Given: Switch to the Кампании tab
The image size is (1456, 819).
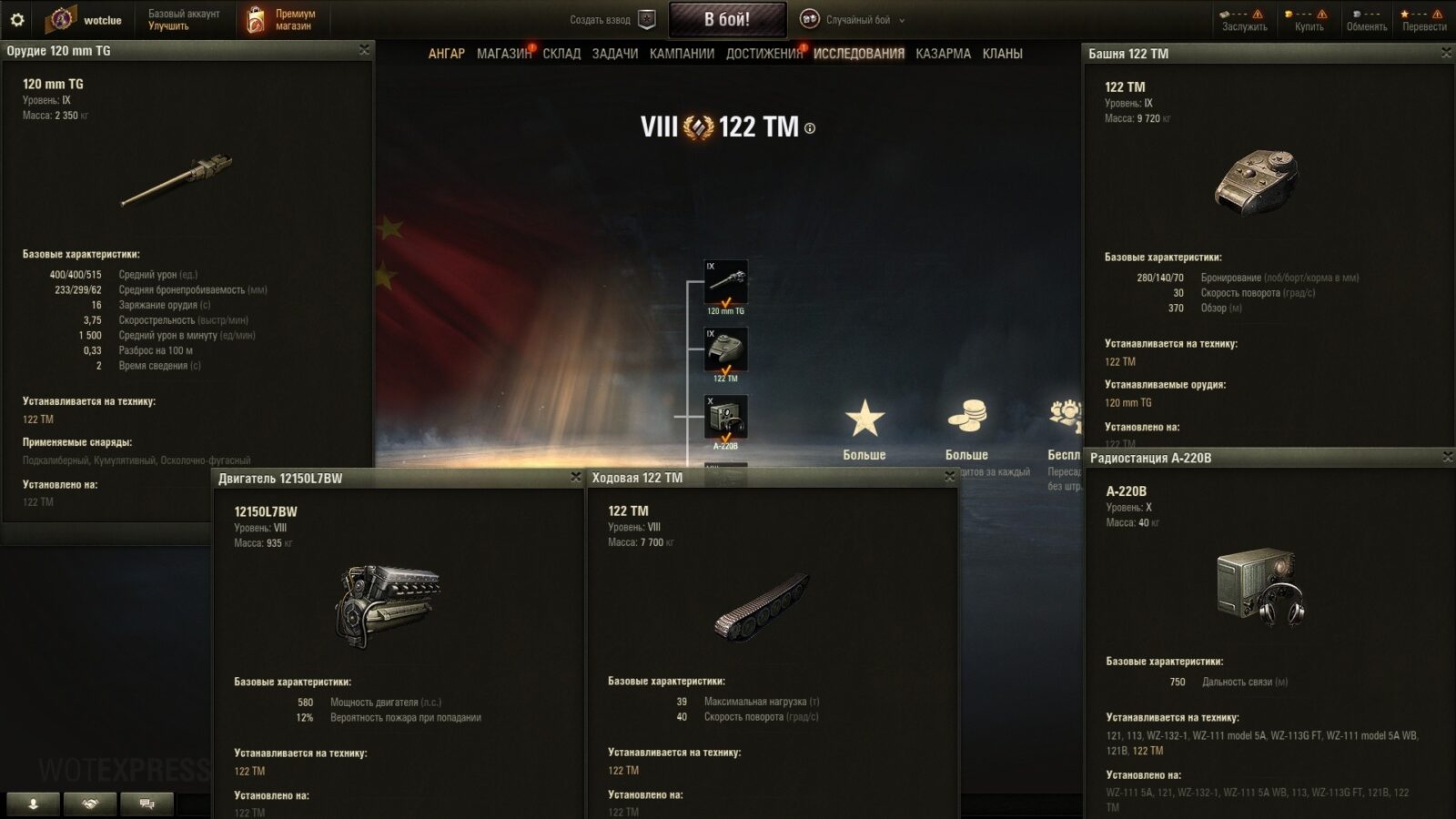Looking at the screenshot, I should click(x=682, y=54).
